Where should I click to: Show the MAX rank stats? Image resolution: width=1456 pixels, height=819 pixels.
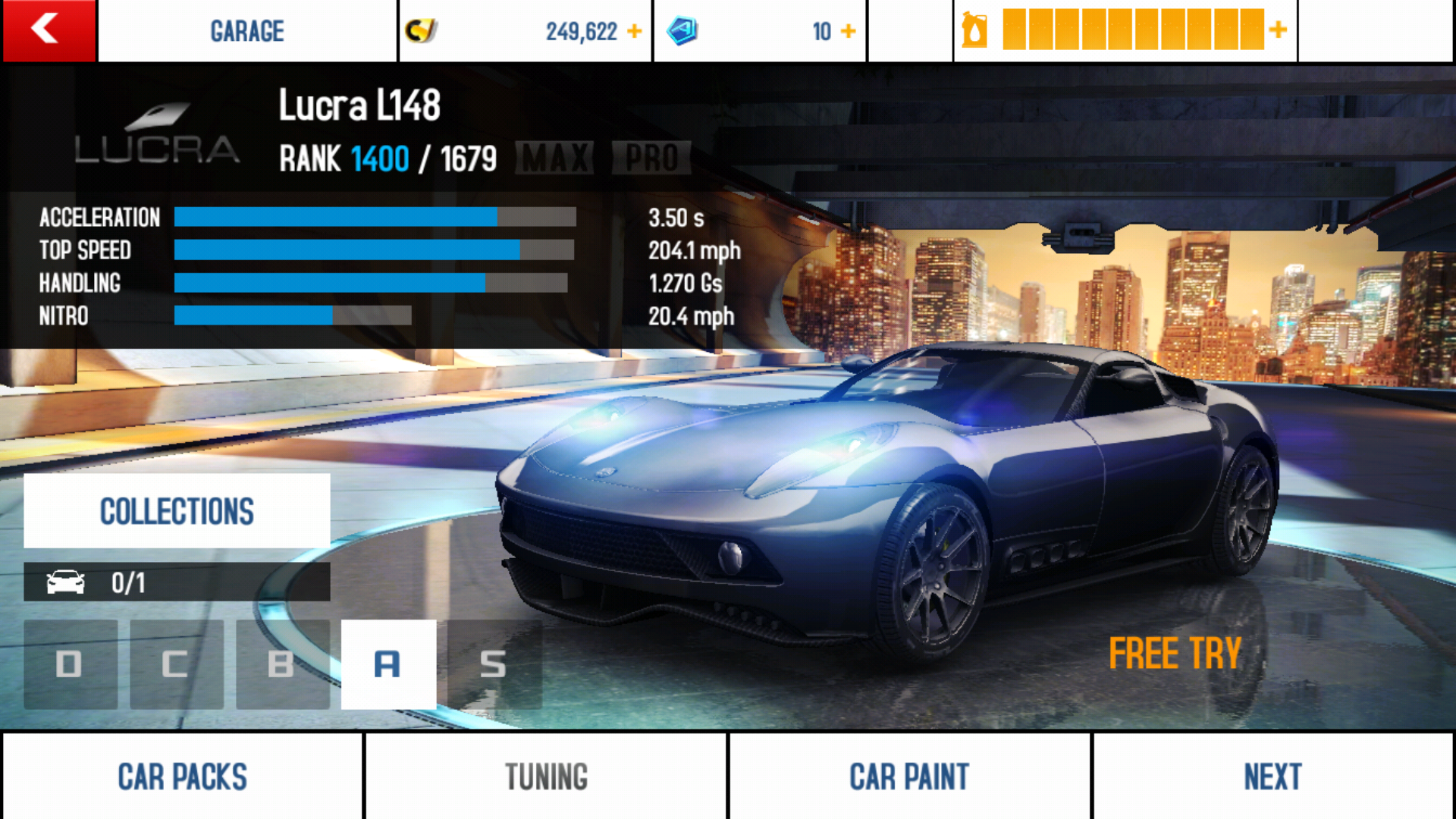point(555,158)
